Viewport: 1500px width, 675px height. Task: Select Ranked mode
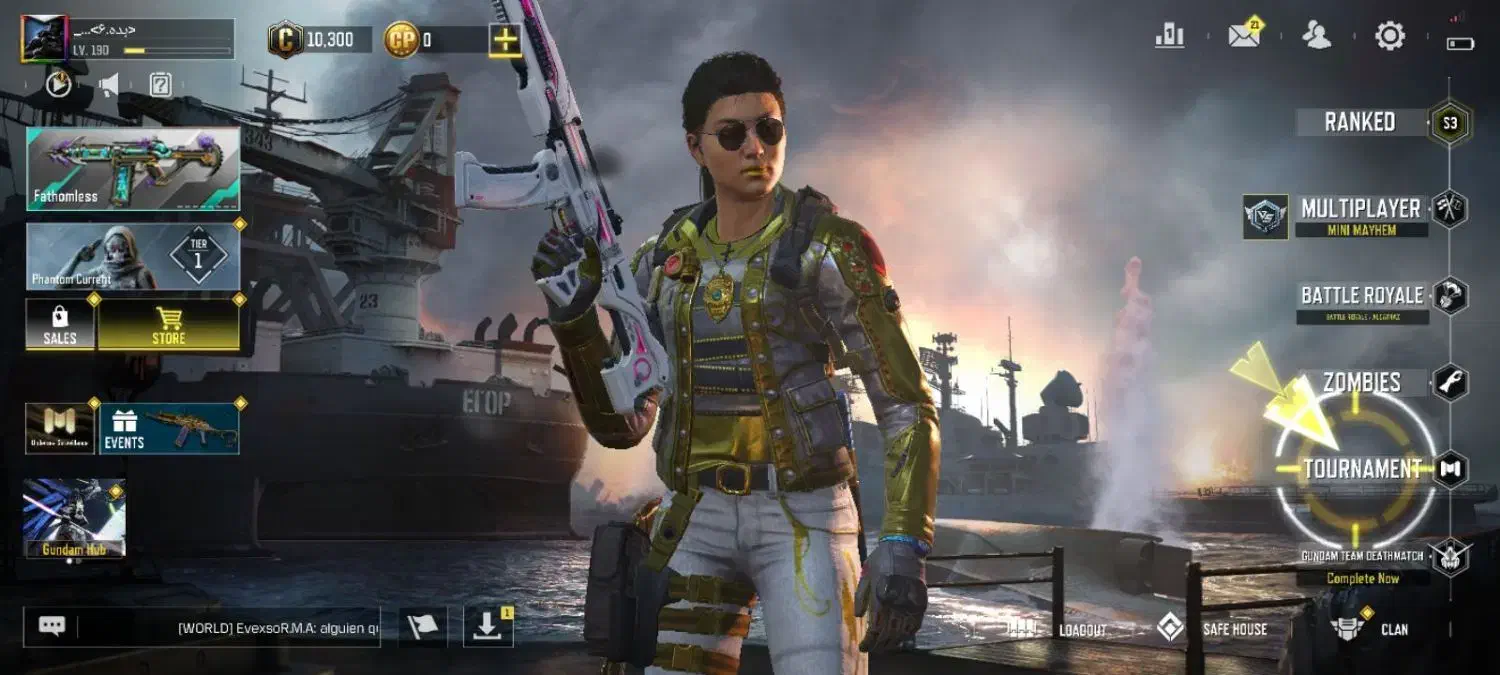point(1360,122)
